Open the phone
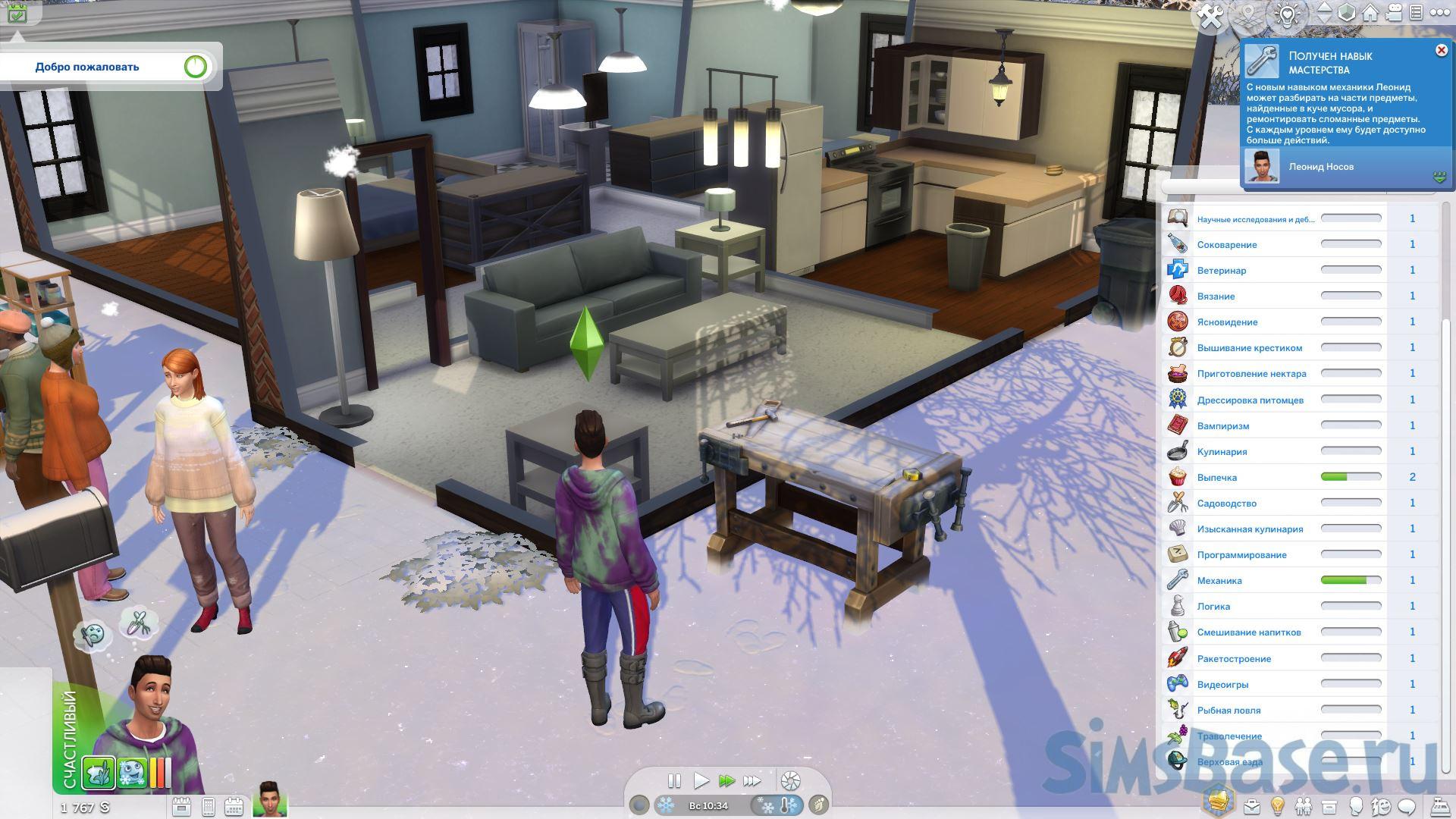Screen dimensions: 1456x819 click(208, 806)
